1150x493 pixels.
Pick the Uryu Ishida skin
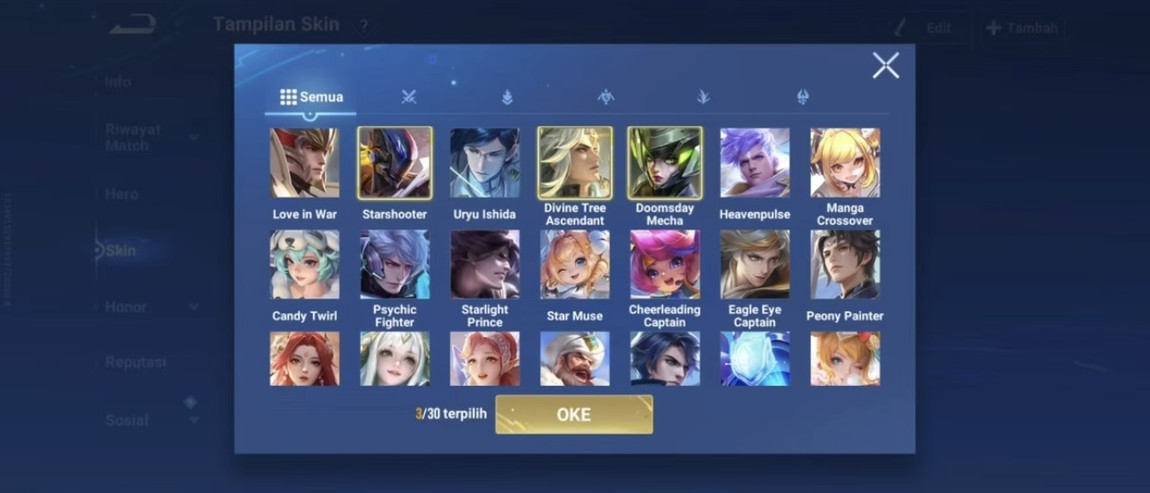(485, 163)
